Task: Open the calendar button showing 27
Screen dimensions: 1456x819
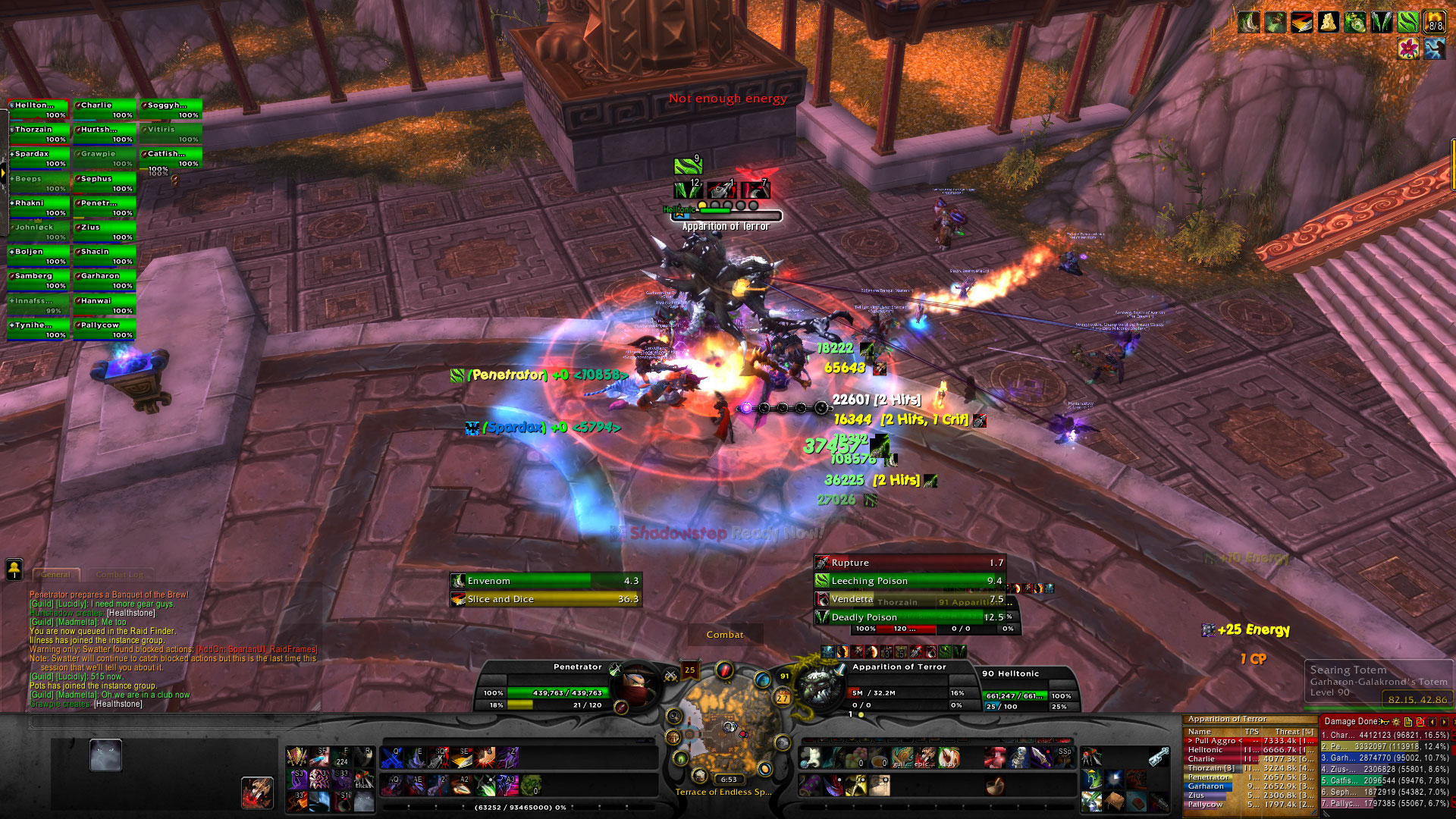Action: coord(783,698)
